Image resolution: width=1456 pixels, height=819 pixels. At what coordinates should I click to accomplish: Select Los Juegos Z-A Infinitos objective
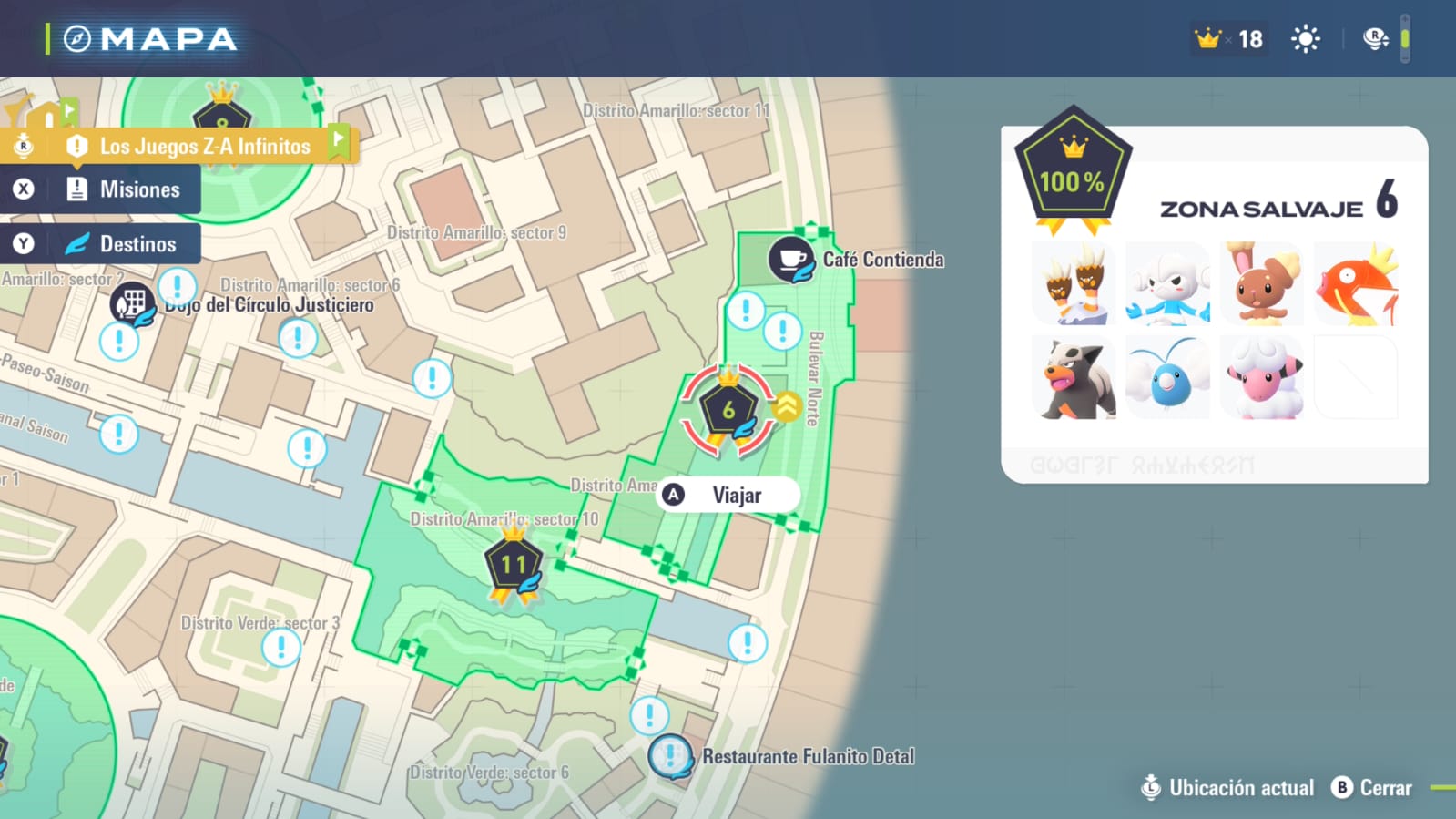click(x=204, y=146)
